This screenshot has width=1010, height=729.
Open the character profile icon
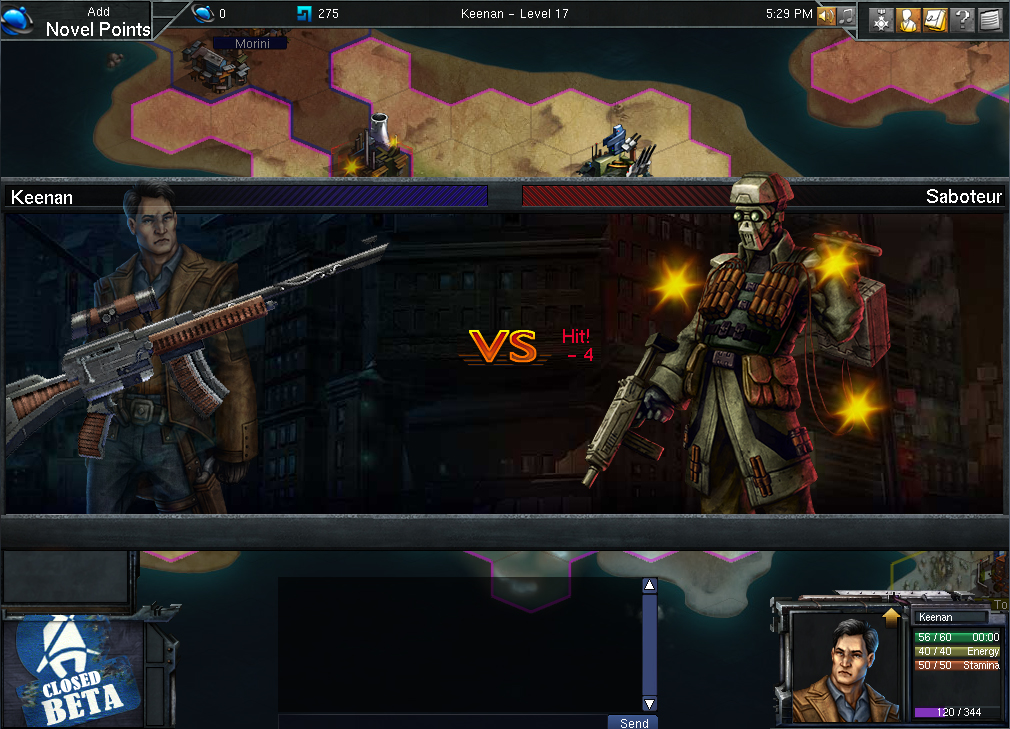(908, 20)
